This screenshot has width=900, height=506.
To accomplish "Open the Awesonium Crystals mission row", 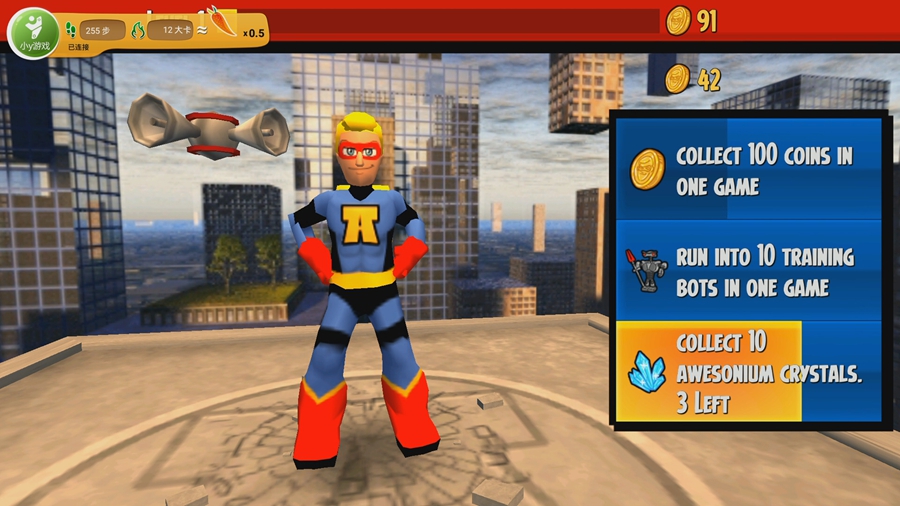I will coord(748,372).
